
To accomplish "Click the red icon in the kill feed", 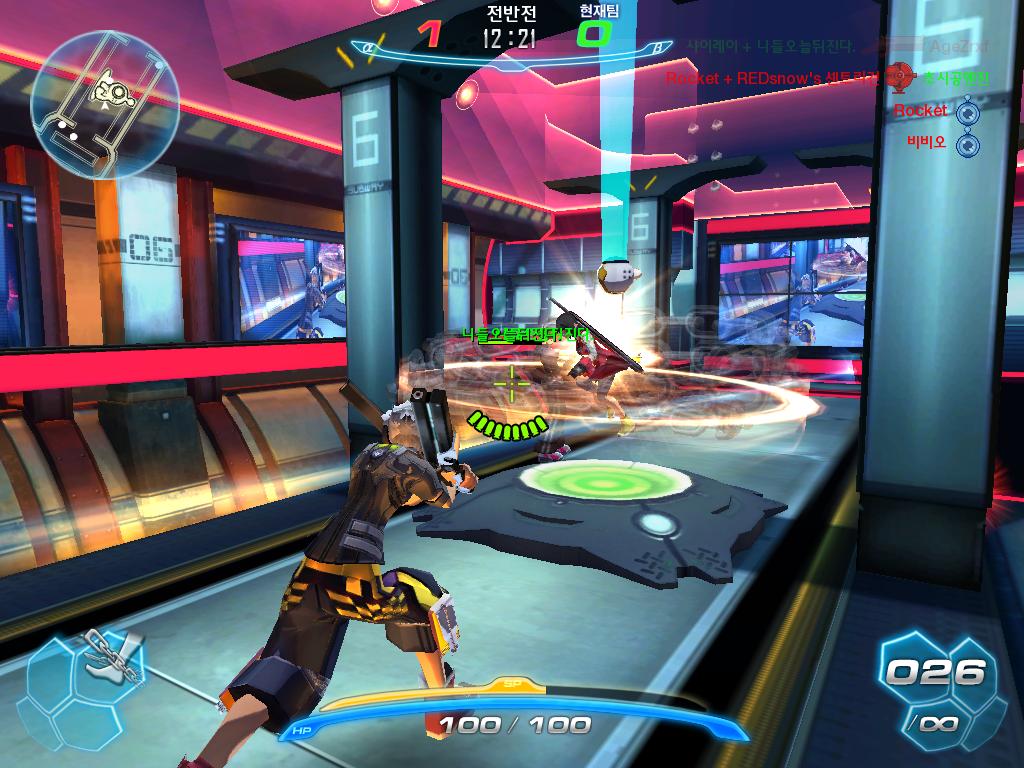I will point(900,77).
